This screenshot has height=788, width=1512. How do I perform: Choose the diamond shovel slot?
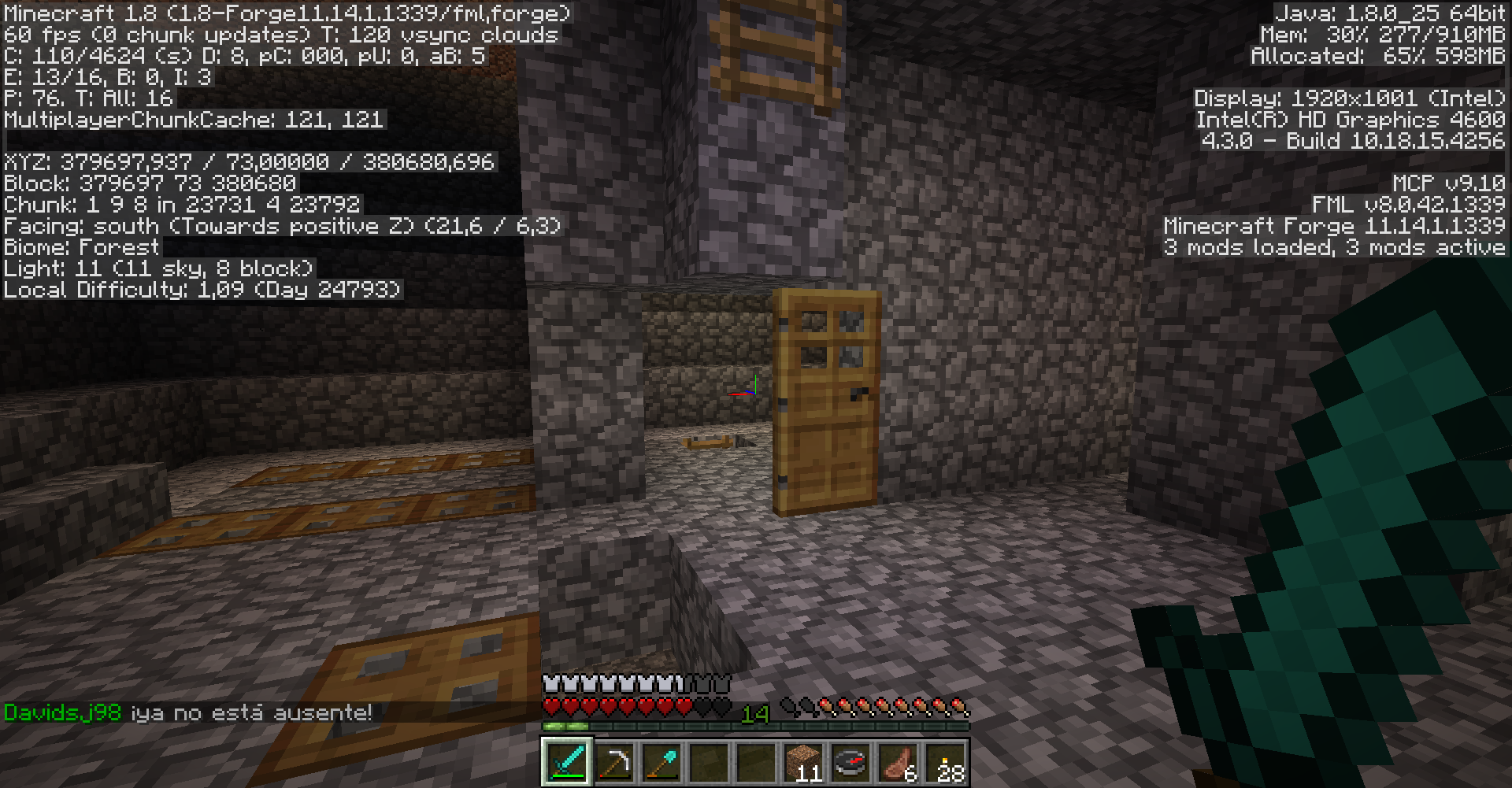click(x=661, y=762)
